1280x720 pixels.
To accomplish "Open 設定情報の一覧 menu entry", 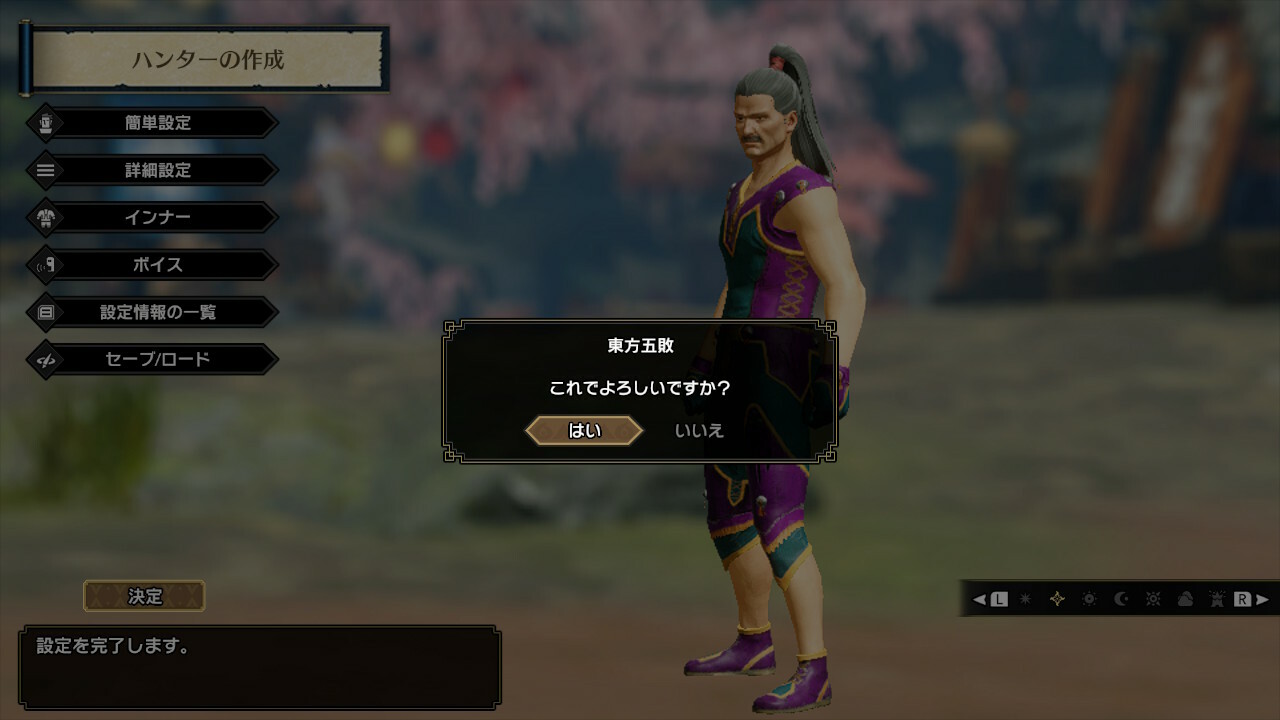I will point(158,312).
